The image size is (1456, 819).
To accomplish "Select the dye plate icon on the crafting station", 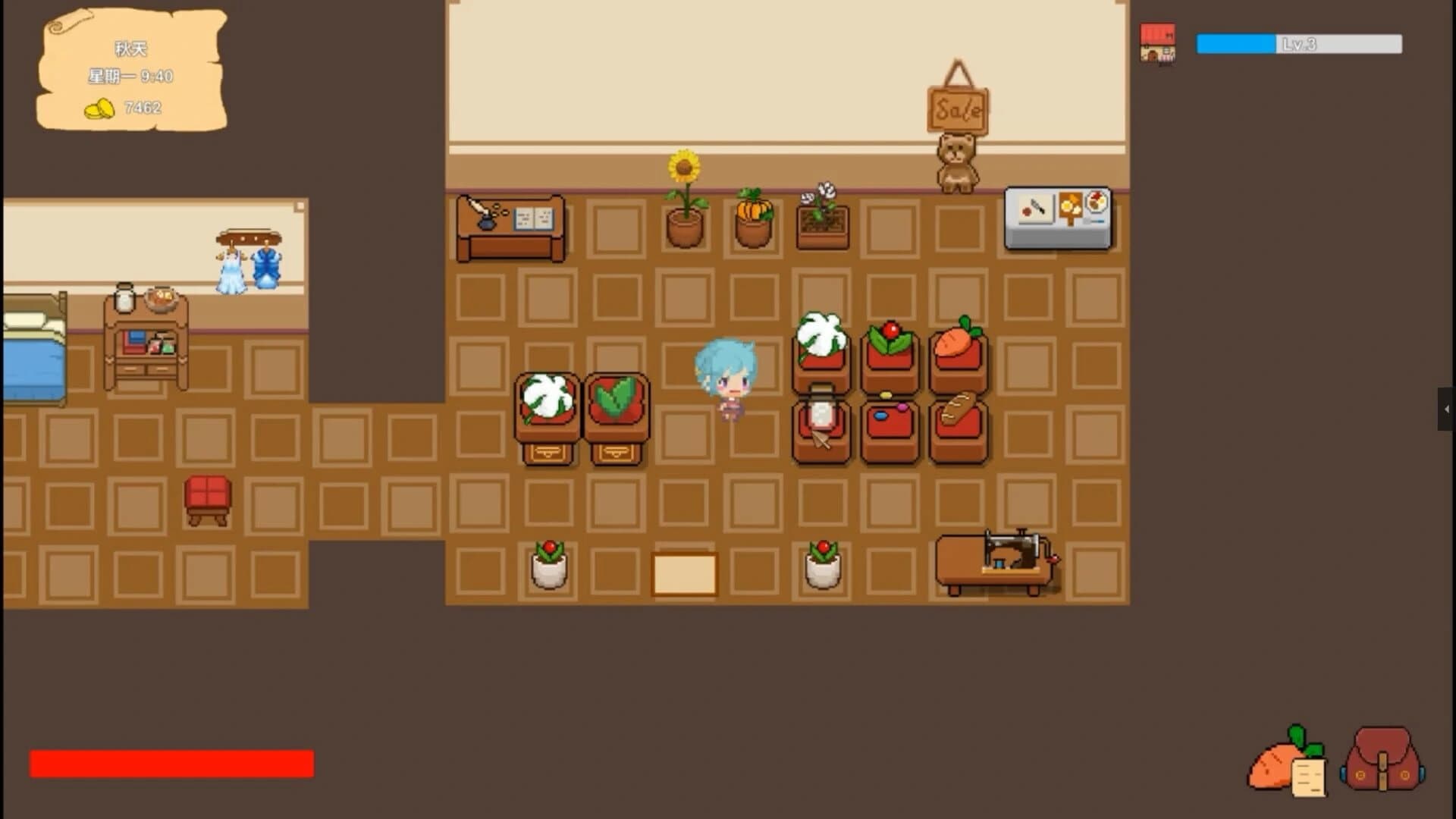I will [x=1097, y=202].
